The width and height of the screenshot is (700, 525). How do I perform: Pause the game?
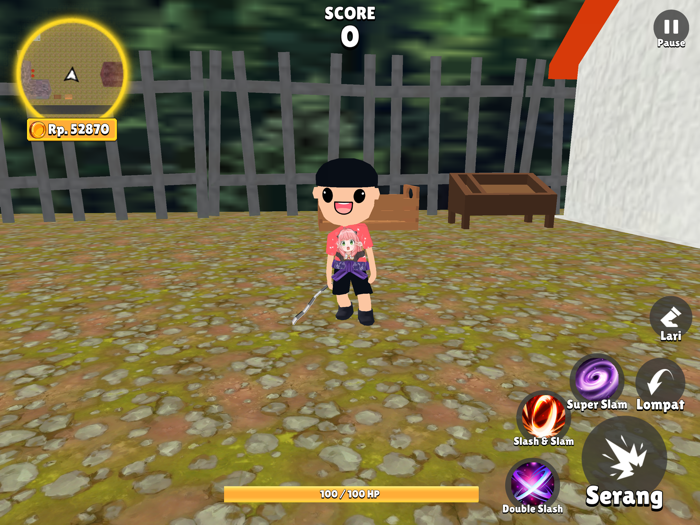671,28
